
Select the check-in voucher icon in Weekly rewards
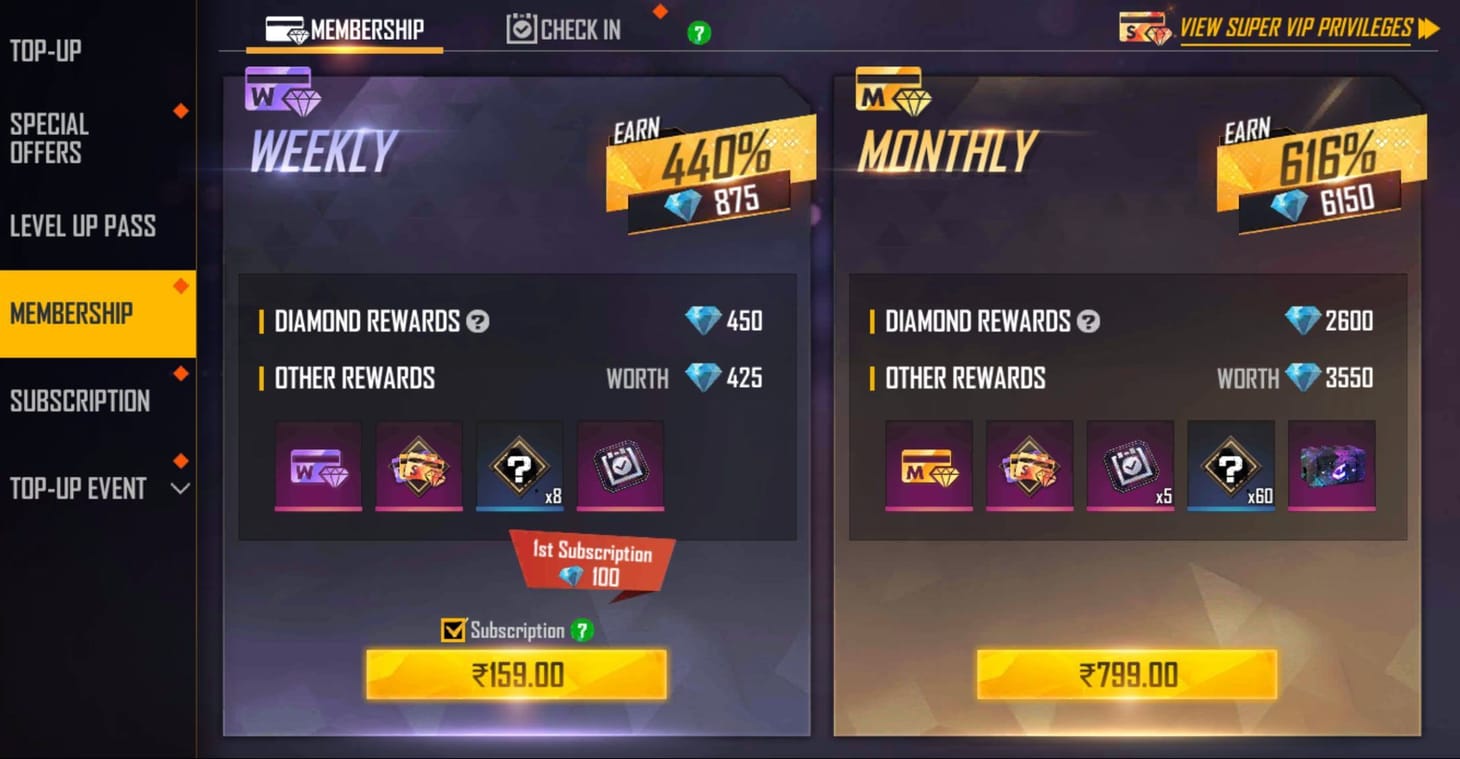(620, 467)
